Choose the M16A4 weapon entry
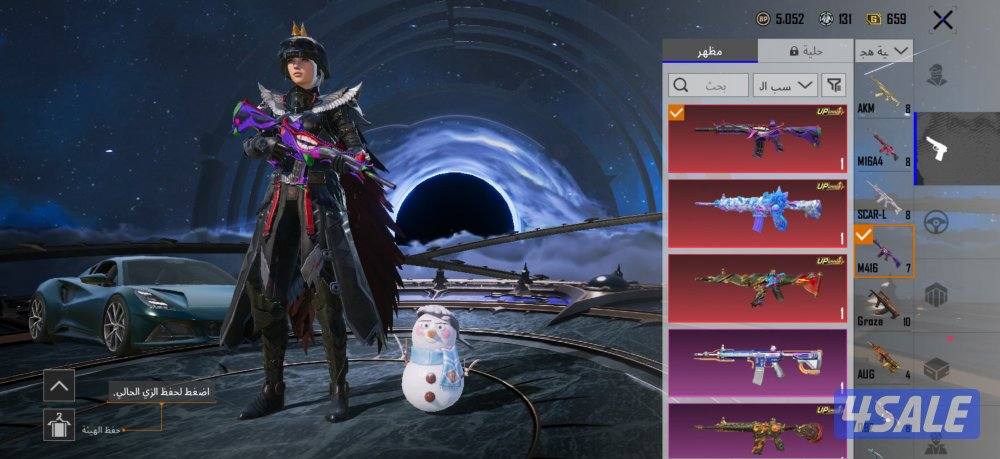The height and width of the screenshot is (459, 1000). [x=883, y=148]
